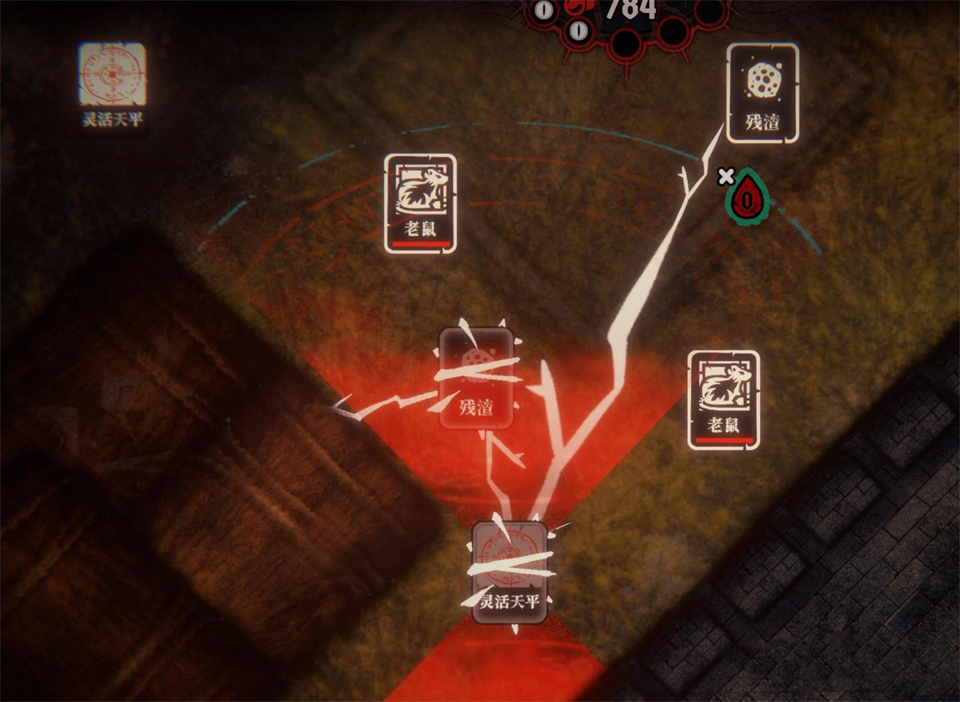The image size is (960, 702).
Task: Click the red blood drop token
Action: coord(747,197)
